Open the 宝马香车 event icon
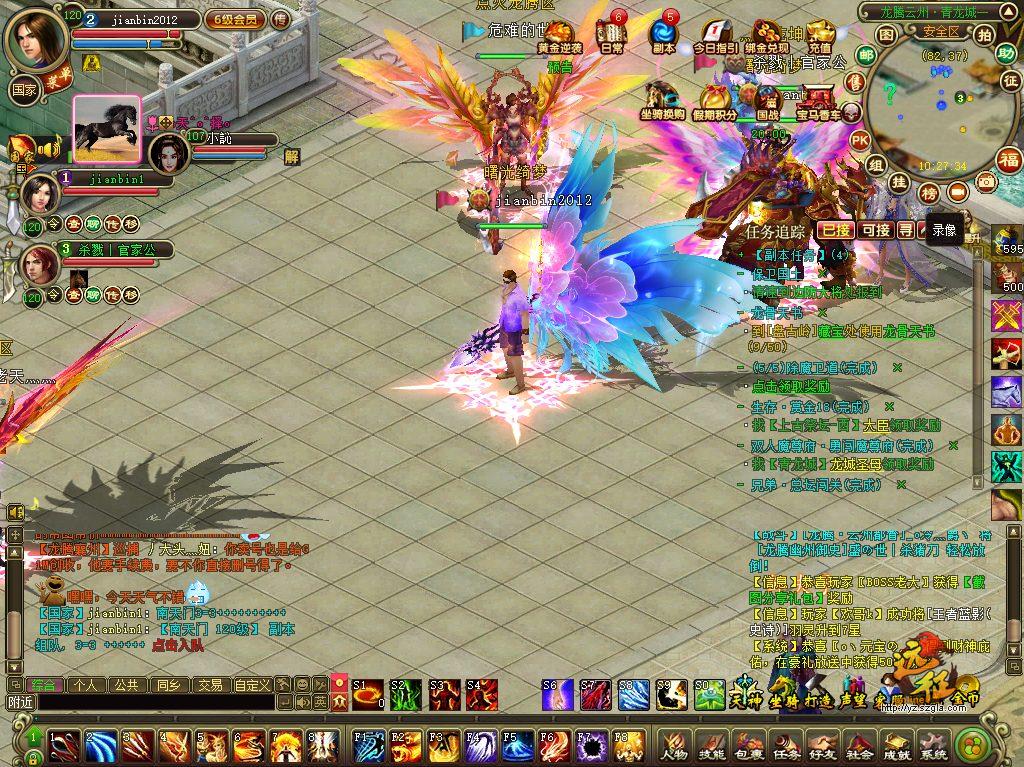 (x=819, y=103)
